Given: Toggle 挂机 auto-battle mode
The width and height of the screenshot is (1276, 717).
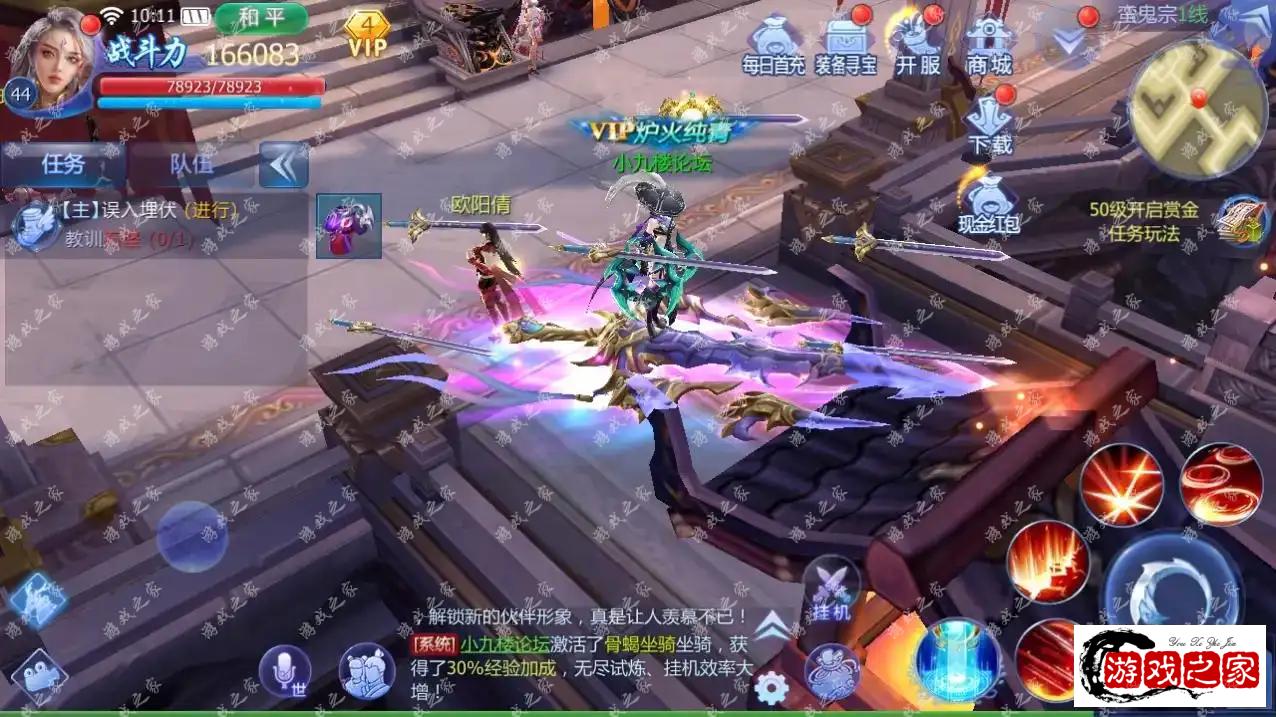Looking at the screenshot, I should pyautogui.click(x=831, y=590).
